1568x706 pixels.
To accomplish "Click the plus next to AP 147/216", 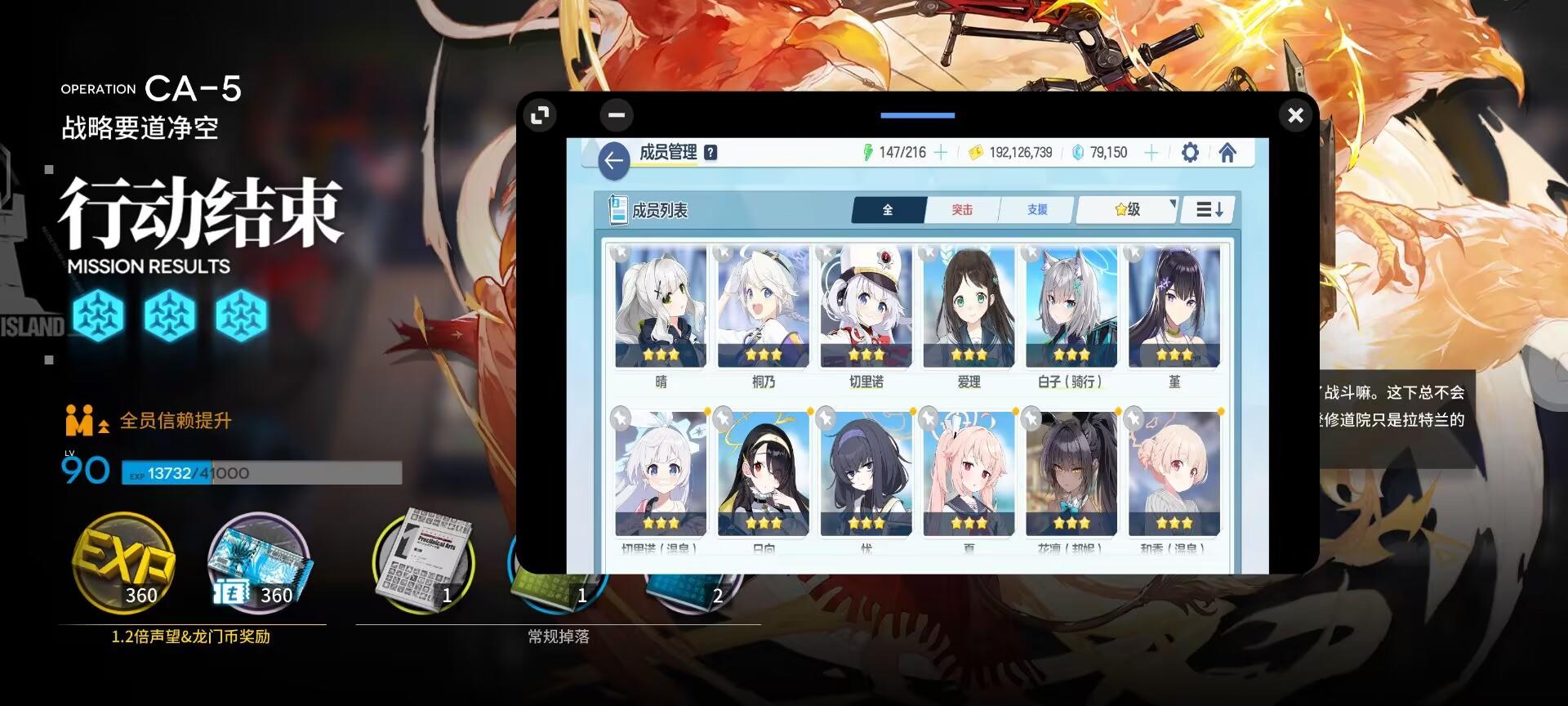I will [940, 152].
